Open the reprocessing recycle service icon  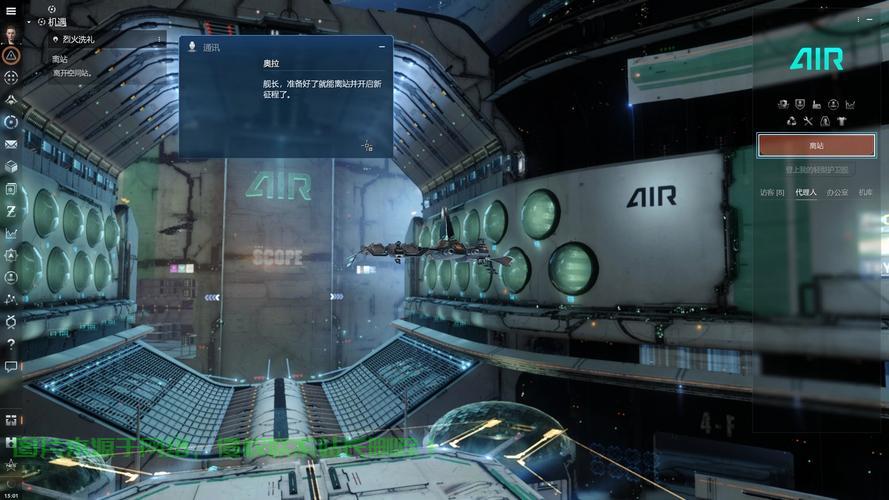[x=791, y=121]
